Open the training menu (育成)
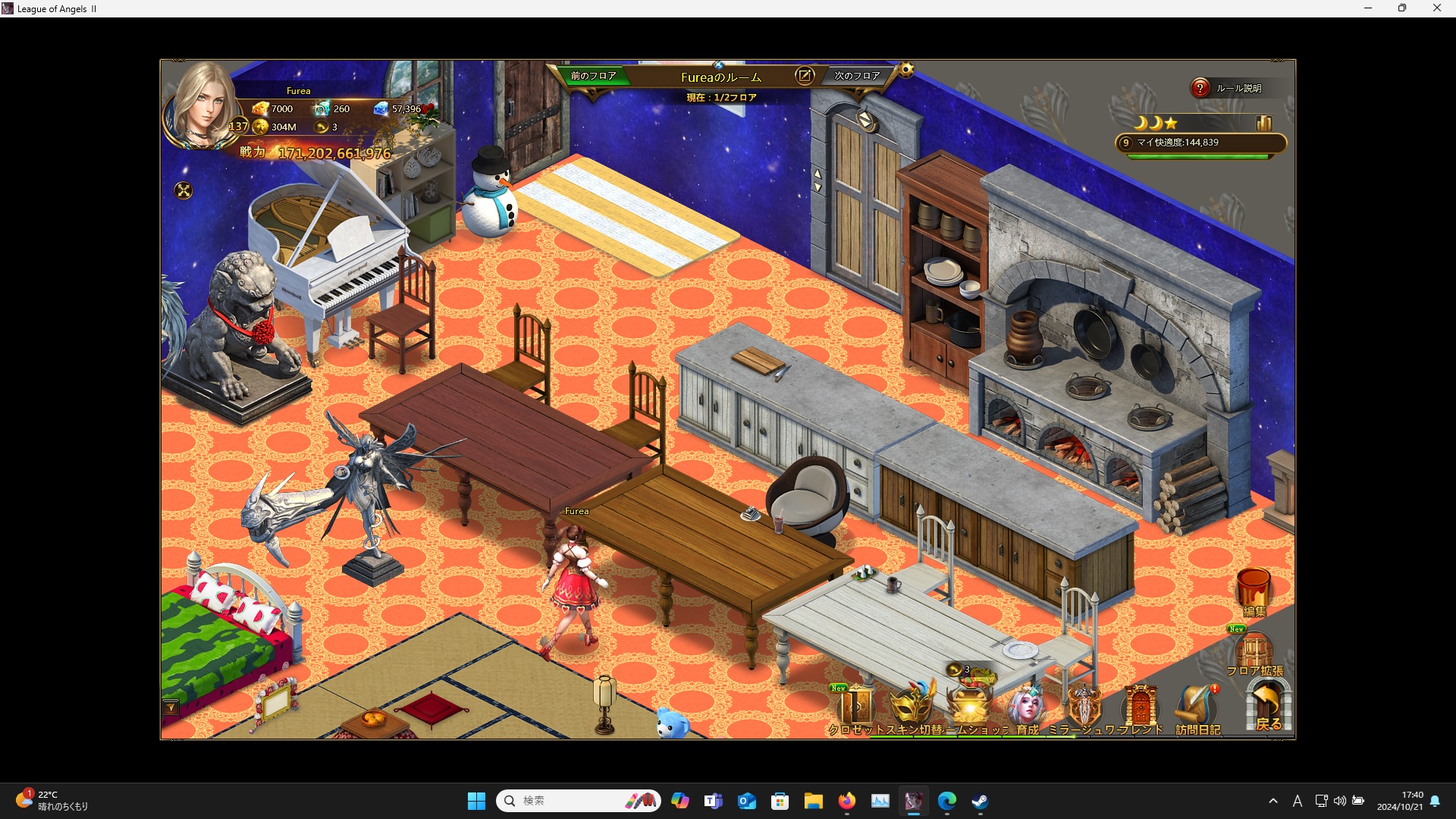The width and height of the screenshot is (1456, 819). point(1027,708)
